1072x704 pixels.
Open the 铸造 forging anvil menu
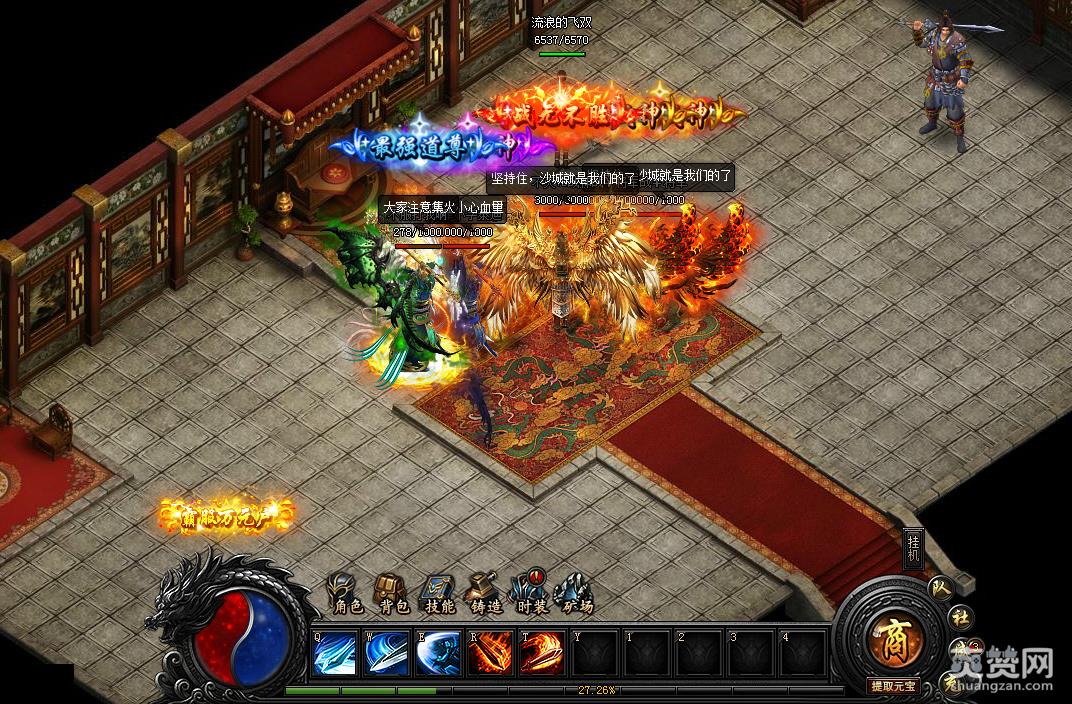pos(485,594)
